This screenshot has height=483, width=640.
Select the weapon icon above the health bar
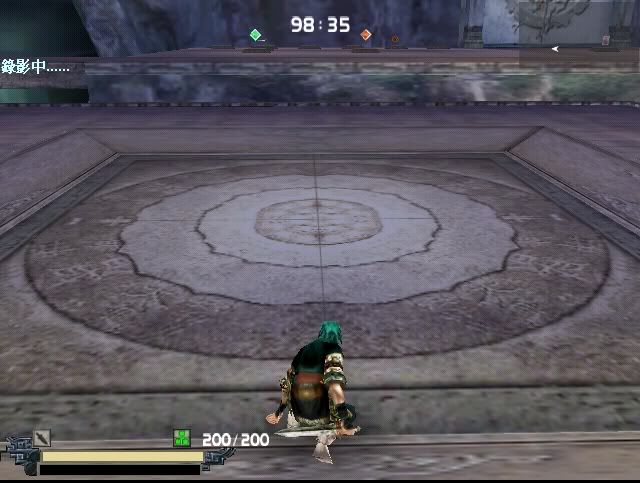[42, 437]
